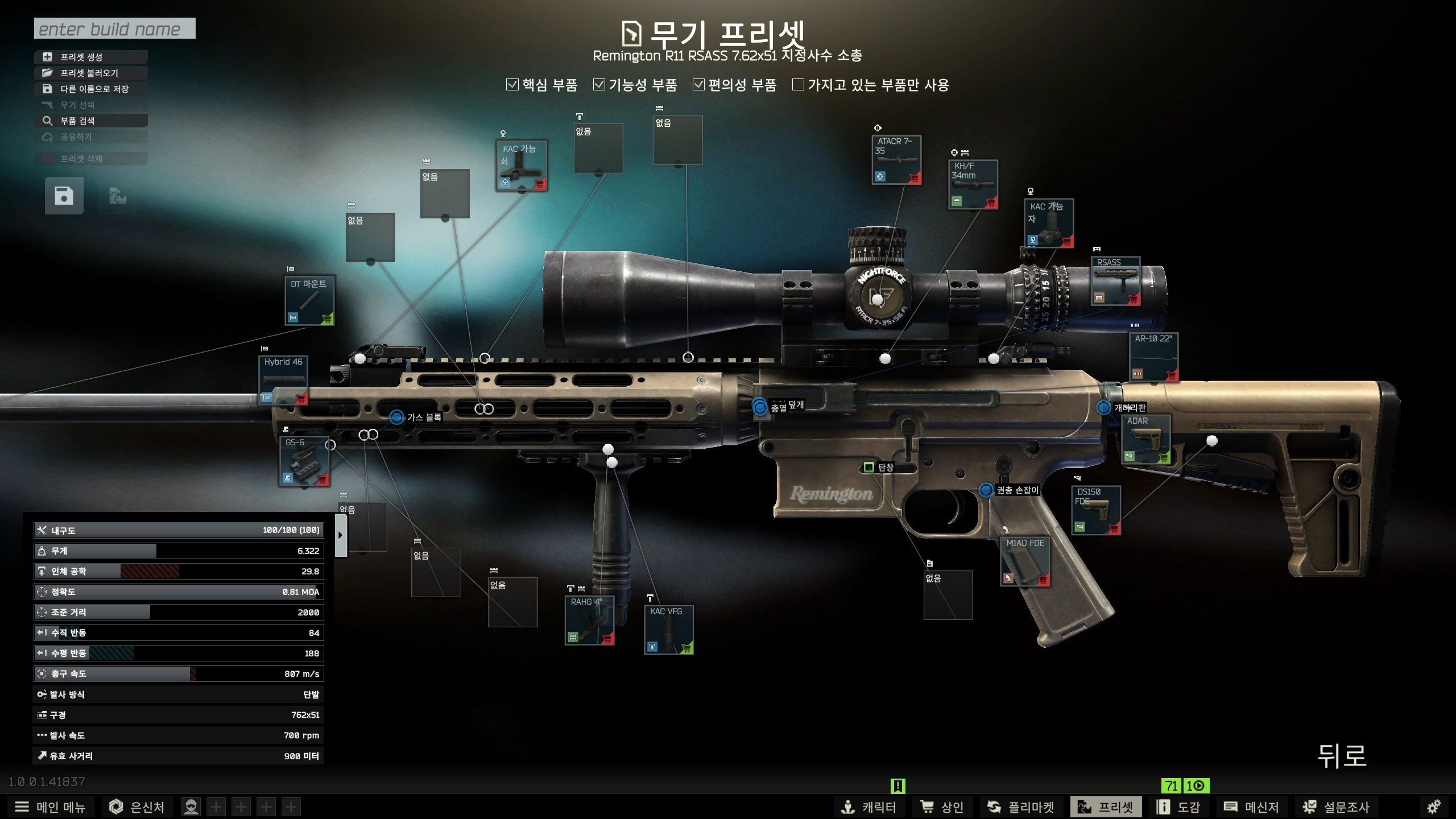Click the build name input field

click(114, 28)
